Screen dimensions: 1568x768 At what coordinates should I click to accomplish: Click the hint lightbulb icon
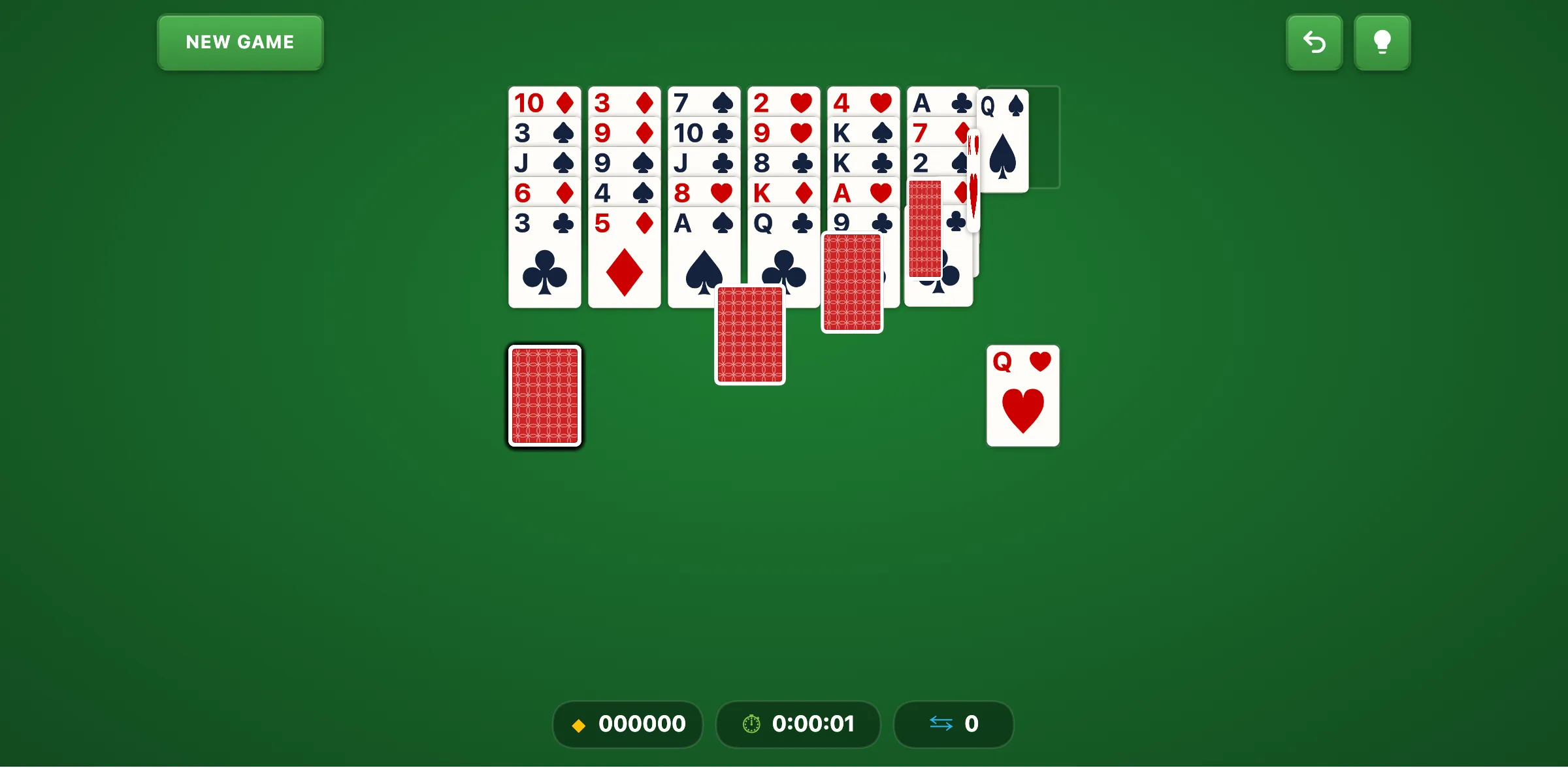click(x=1382, y=42)
